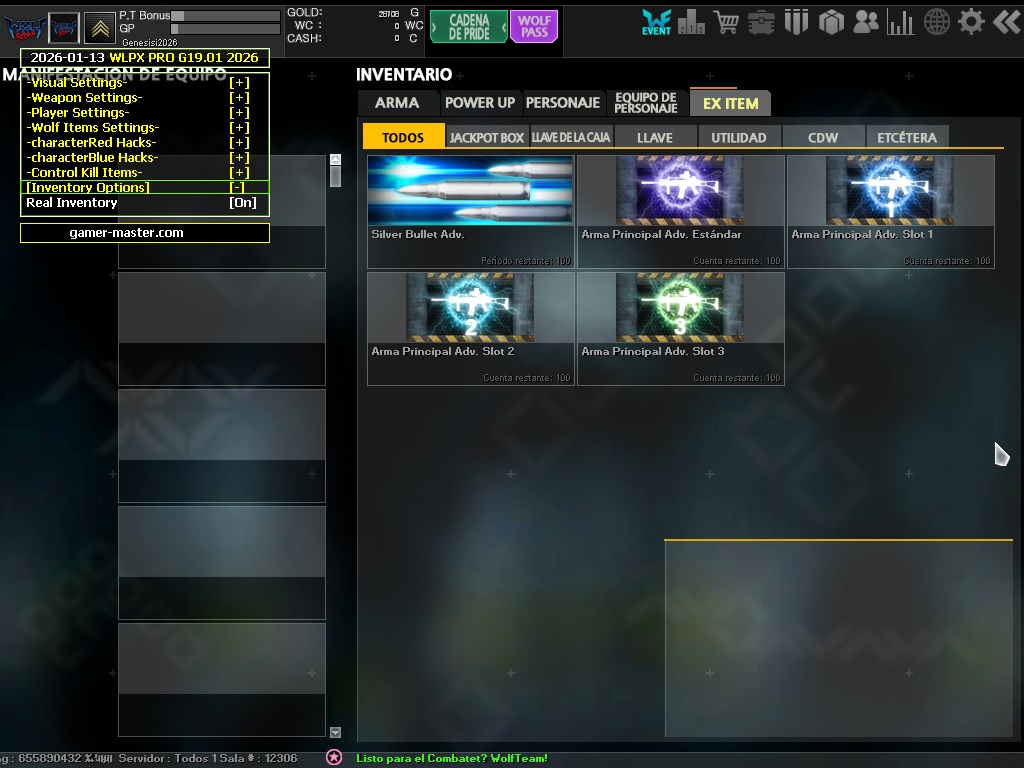Expand the Weapon Settings overlay entry

click(239, 98)
